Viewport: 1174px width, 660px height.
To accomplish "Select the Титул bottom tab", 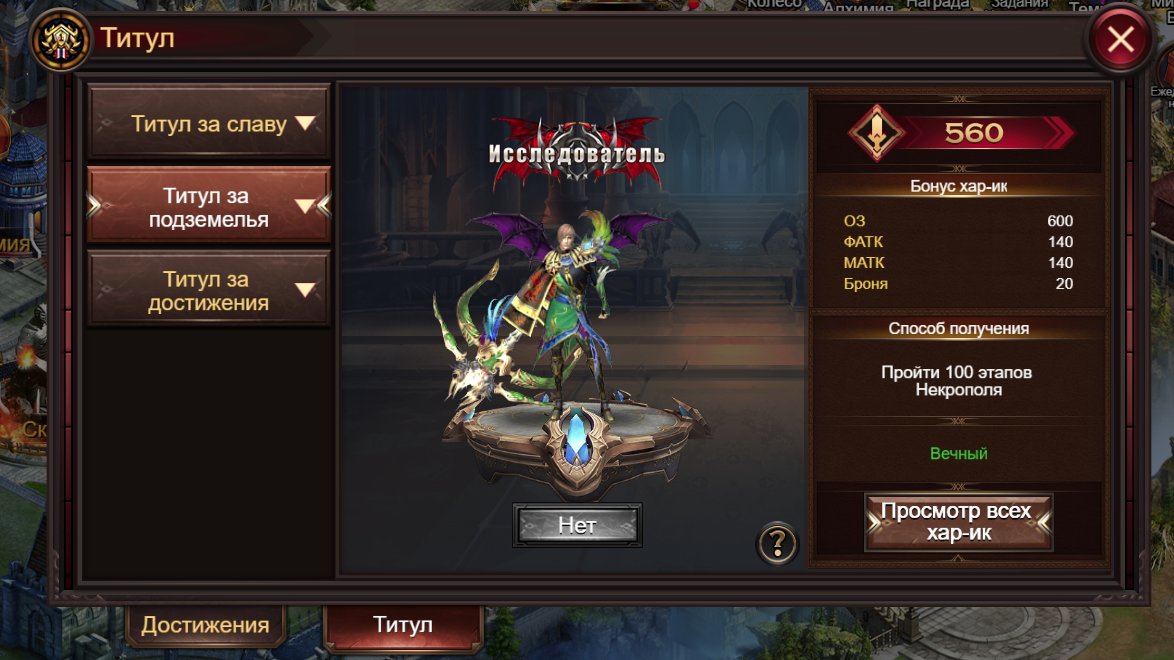I will [403, 625].
